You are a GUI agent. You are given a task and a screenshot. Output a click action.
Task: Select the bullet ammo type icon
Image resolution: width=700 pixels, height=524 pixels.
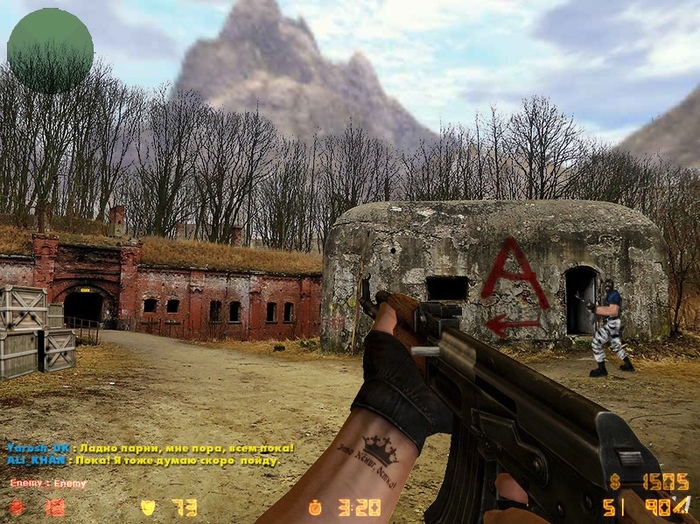(682, 505)
